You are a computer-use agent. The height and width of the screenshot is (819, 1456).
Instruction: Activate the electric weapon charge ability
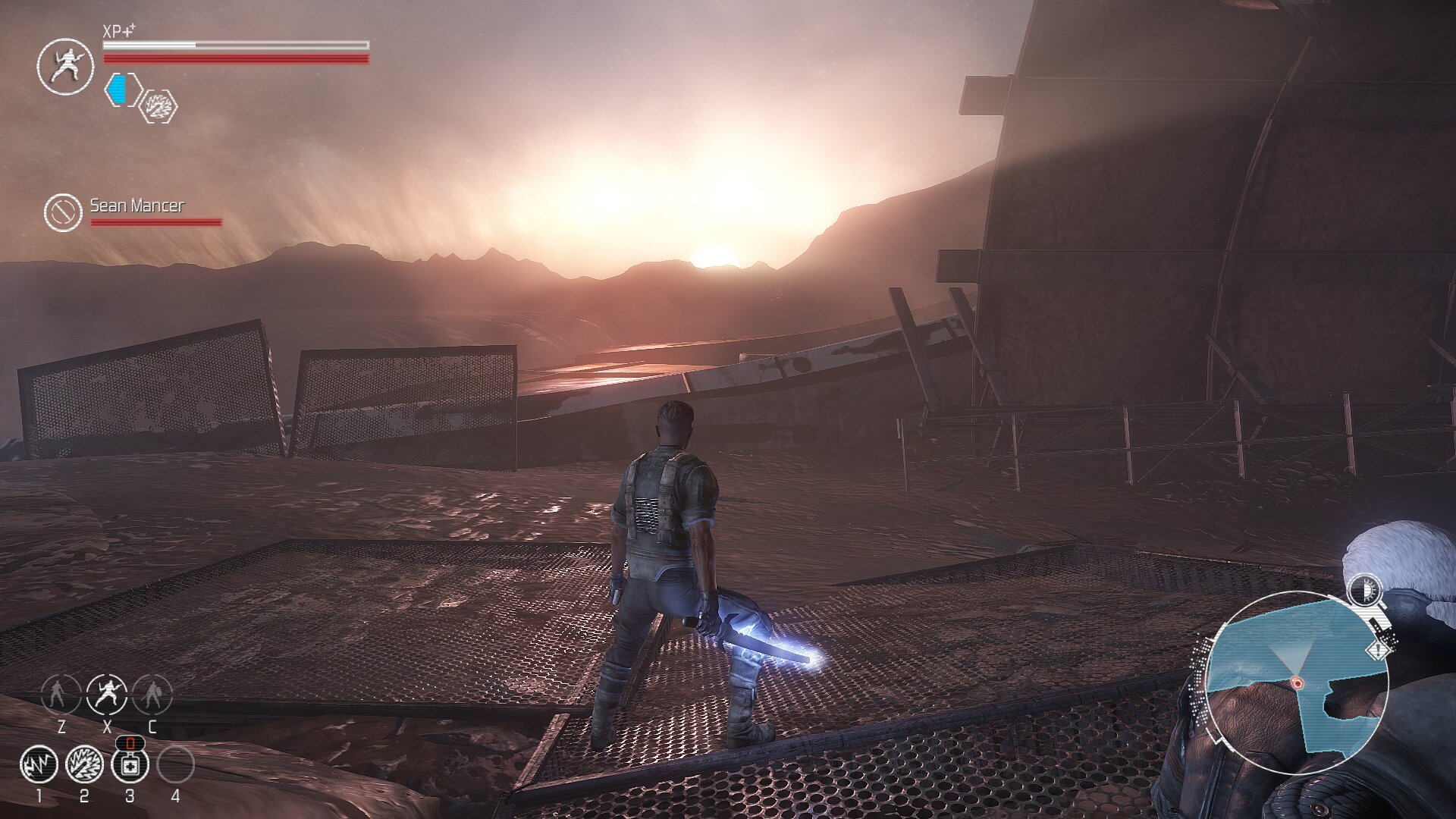coord(84,764)
